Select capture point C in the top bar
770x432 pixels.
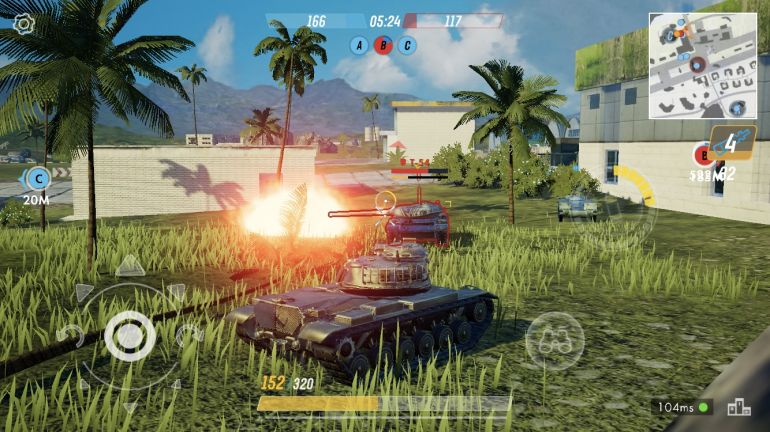(x=406, y=45)
